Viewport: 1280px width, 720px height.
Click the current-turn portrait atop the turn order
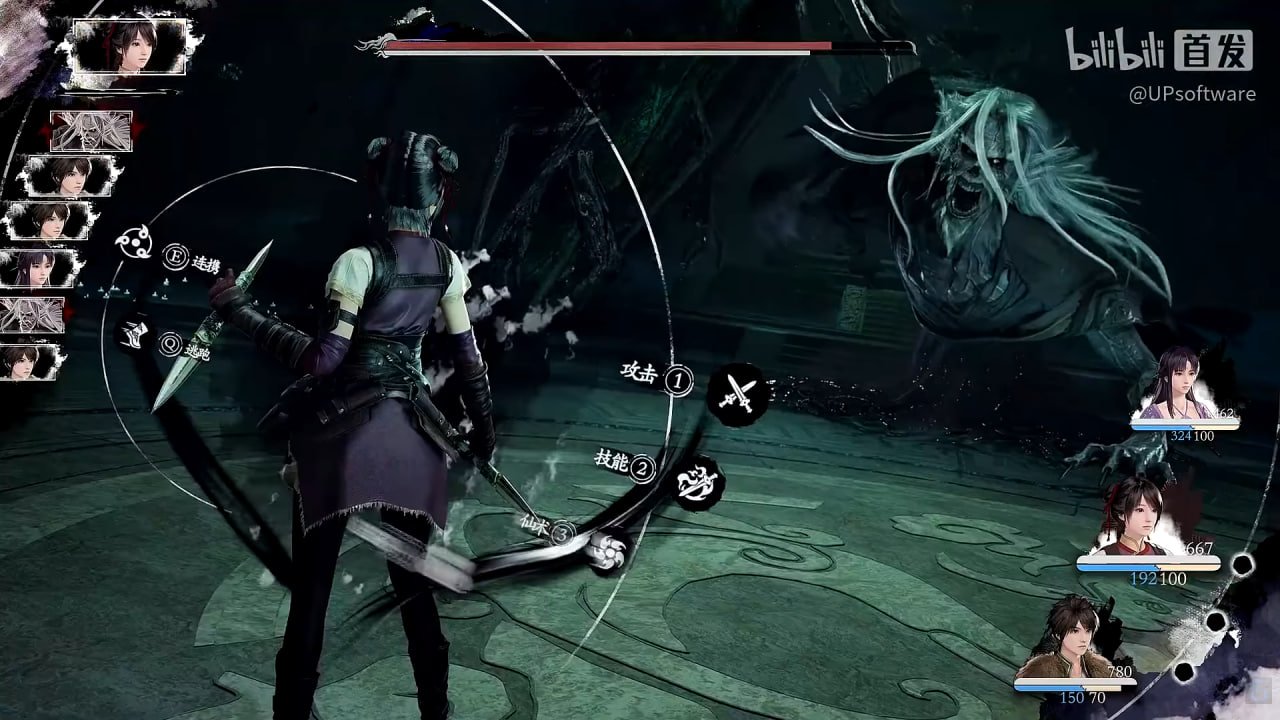pos(130,45)
